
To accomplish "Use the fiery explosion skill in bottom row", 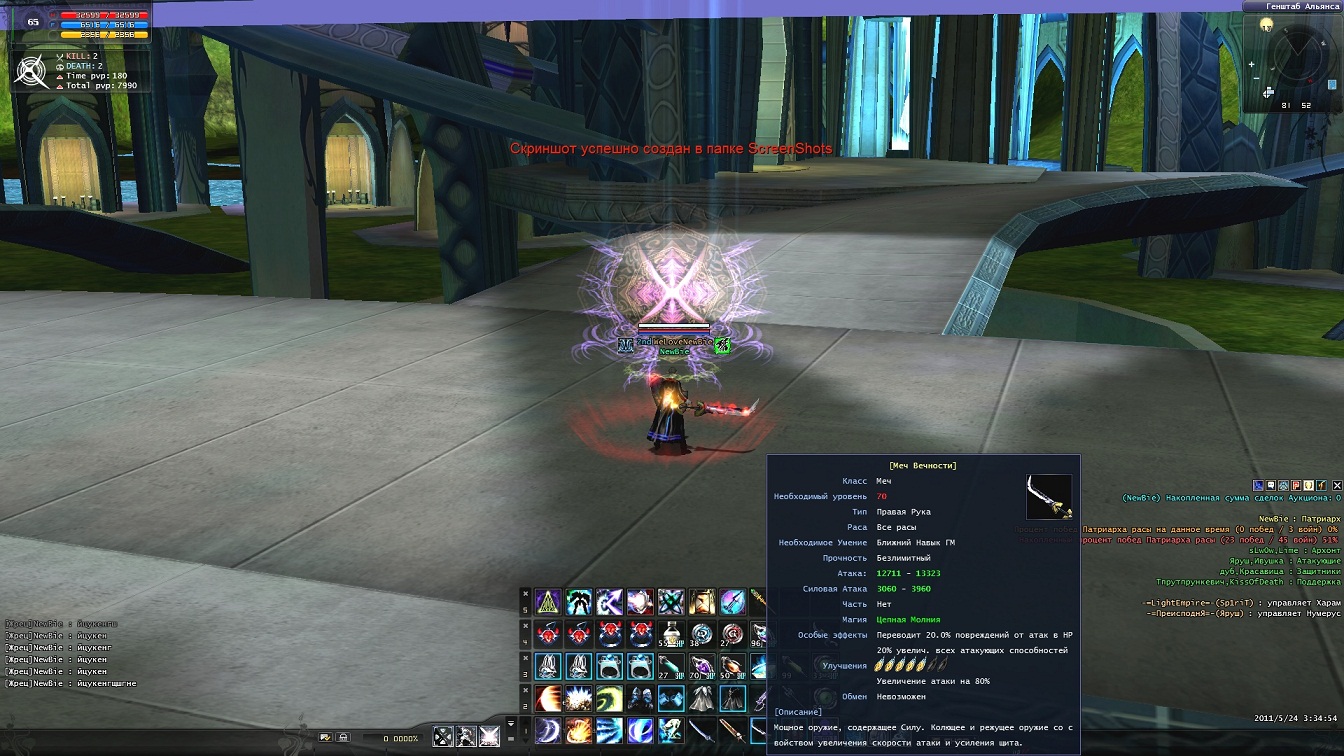I will [x=577, y=730].
